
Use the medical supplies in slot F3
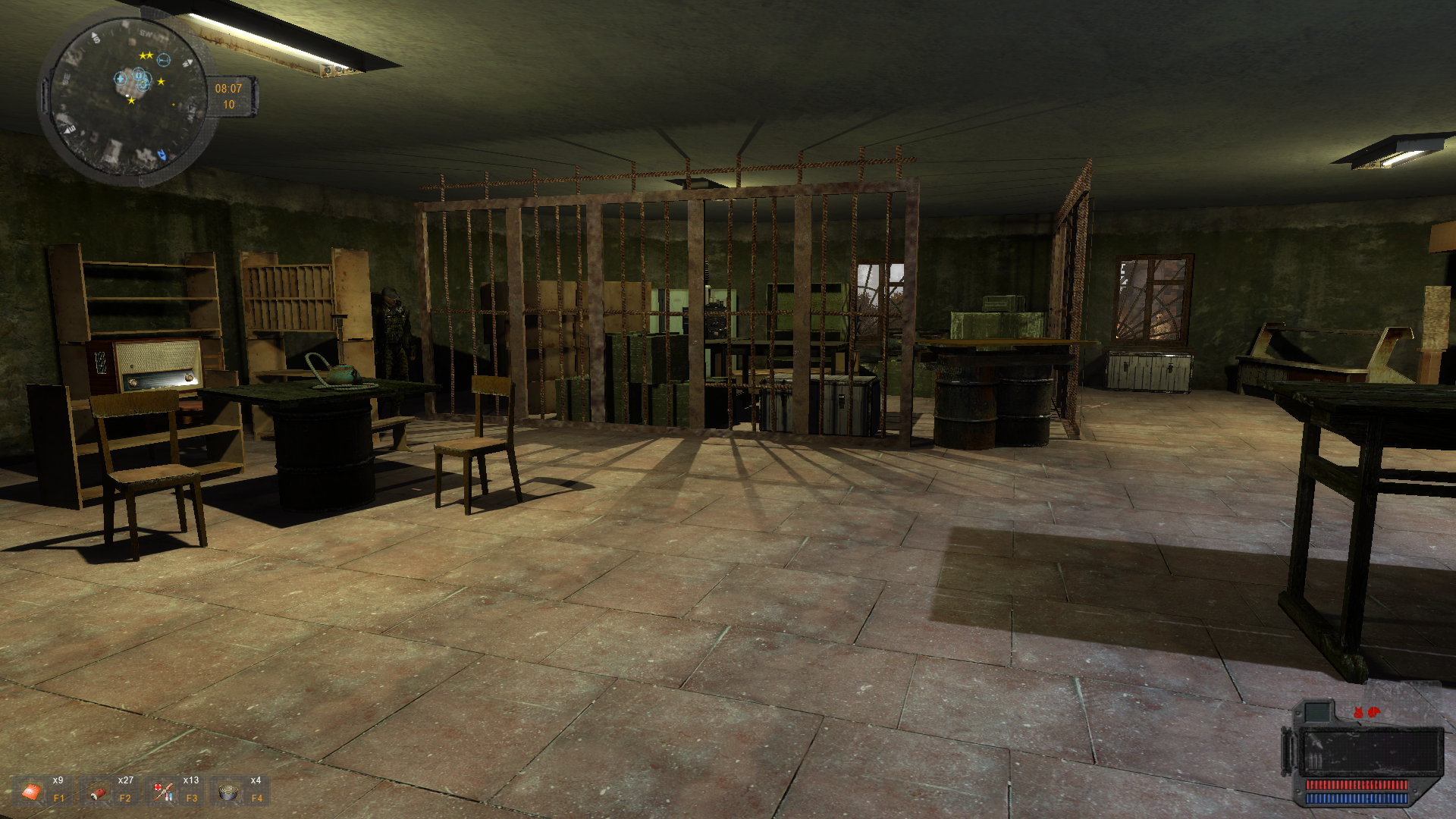[162, 792]
